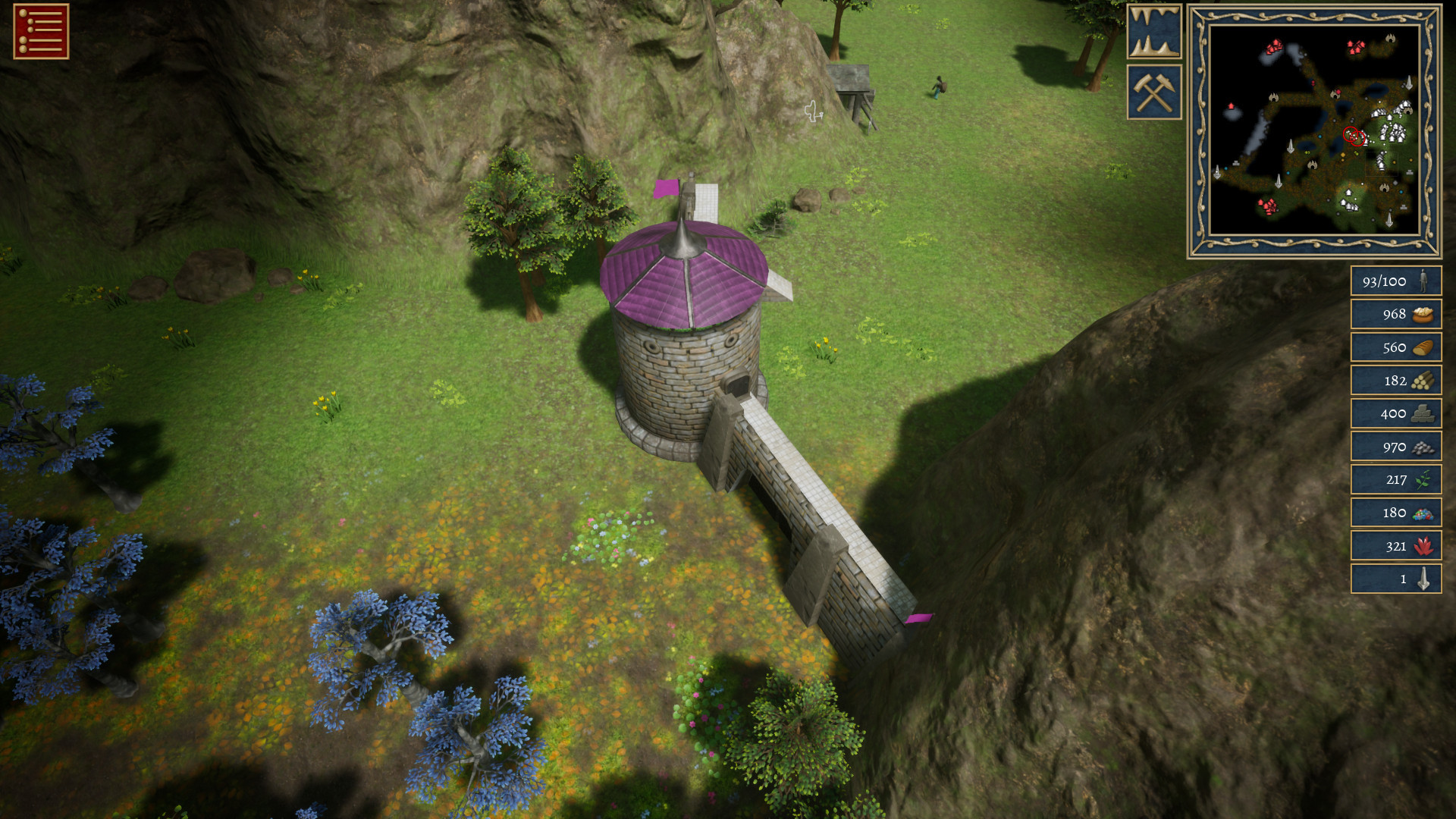This screenshot has height=819, width=1456.
Task: Select the wood logs resource icon showing 182
Action: (1395, 380)
